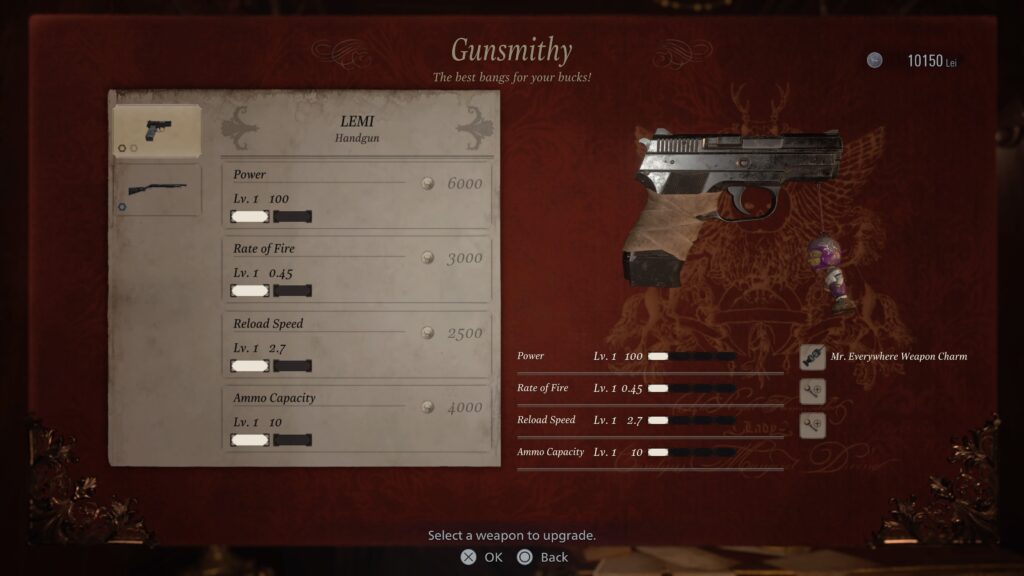Viewport: 1024px width, 576px height.
Task: Select the Ammo Capacity upgrade
Action: click(x=357, y=417)
